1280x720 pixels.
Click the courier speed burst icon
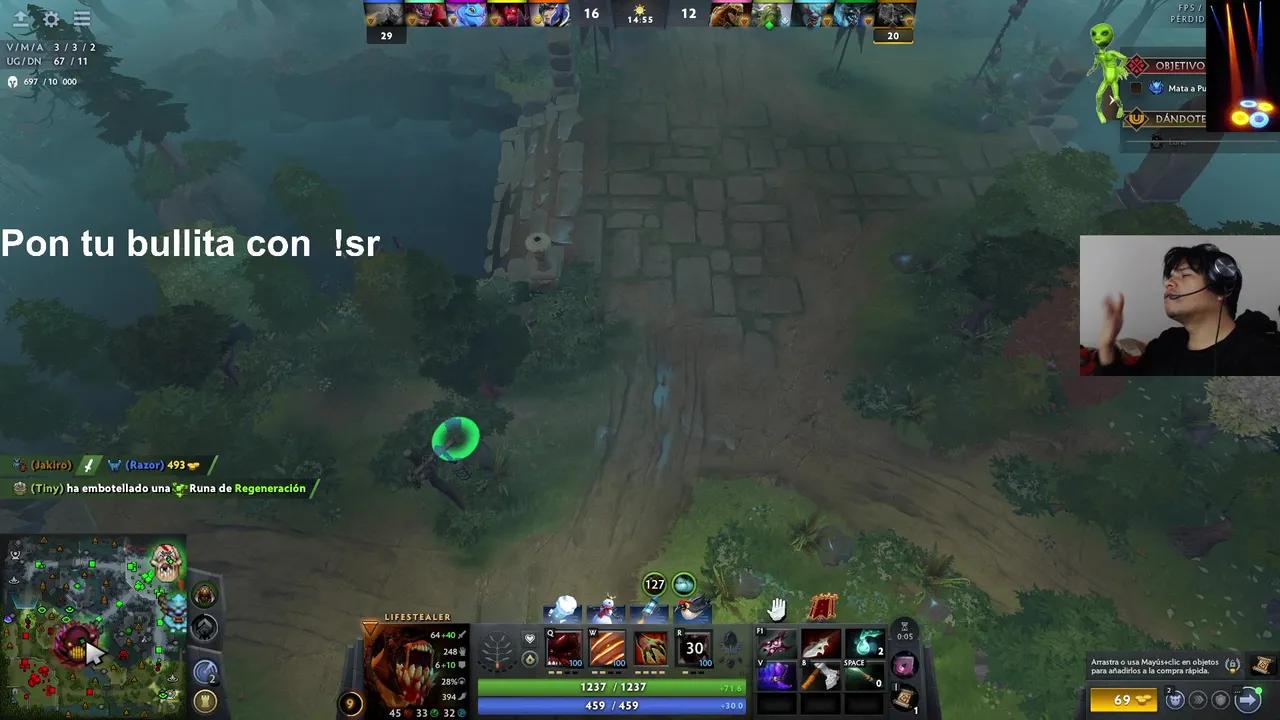tap(1198, 700)
